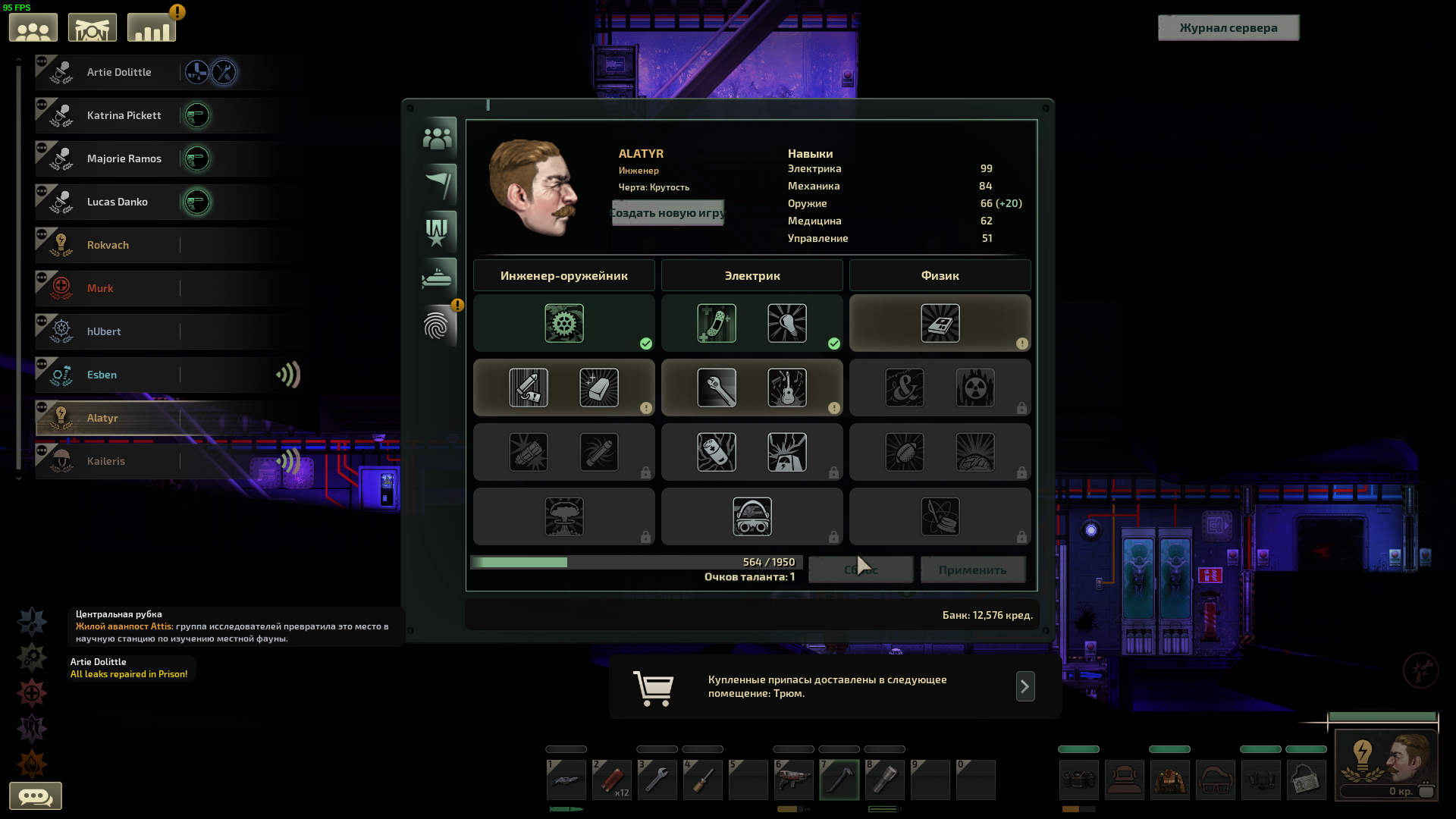Select the Электрик talent tree header
Screen dimensions: 1456x819
[752, 275]
